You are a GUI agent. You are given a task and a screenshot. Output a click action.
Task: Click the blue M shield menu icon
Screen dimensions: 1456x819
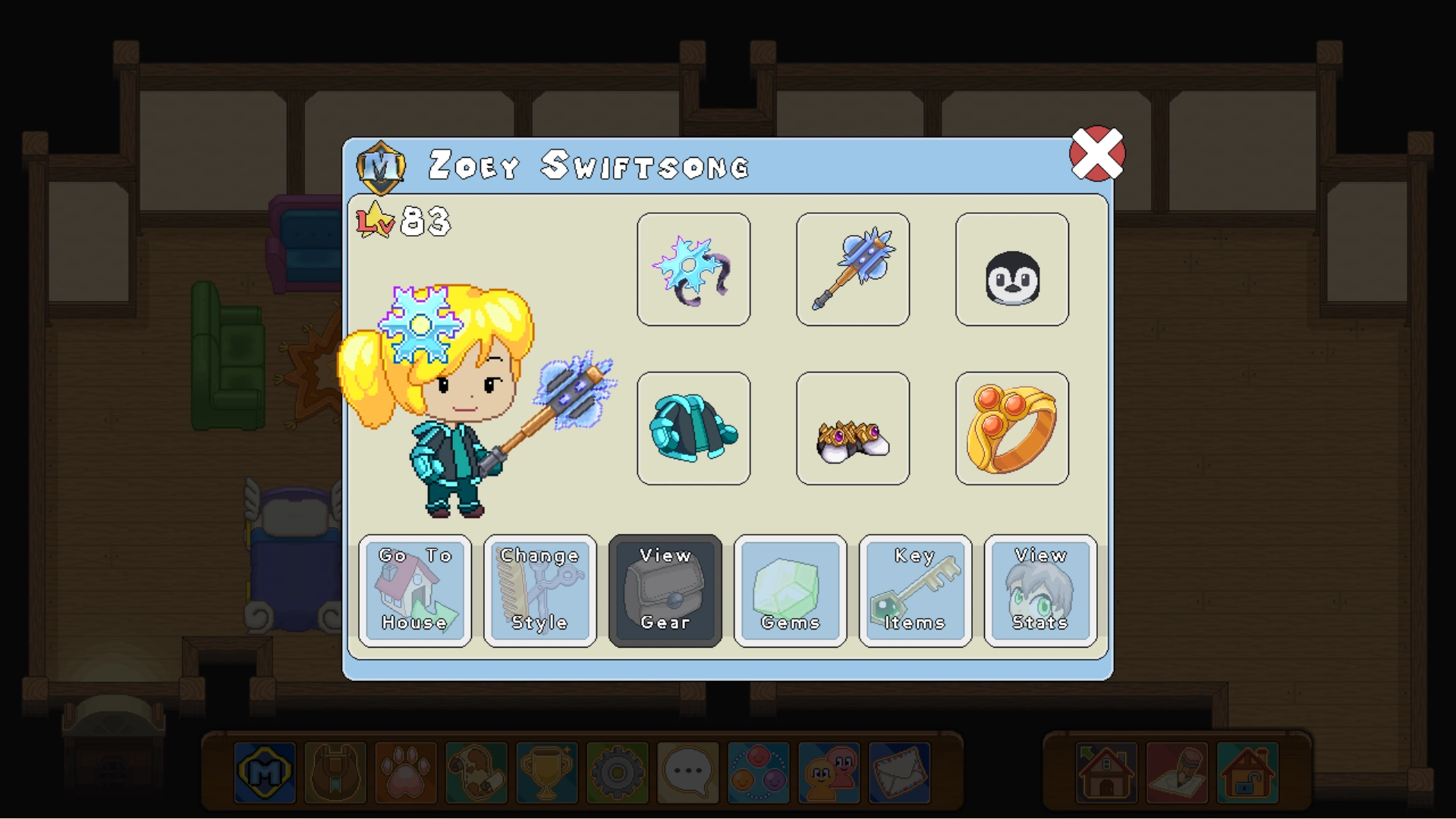click(x=266, y=773)
